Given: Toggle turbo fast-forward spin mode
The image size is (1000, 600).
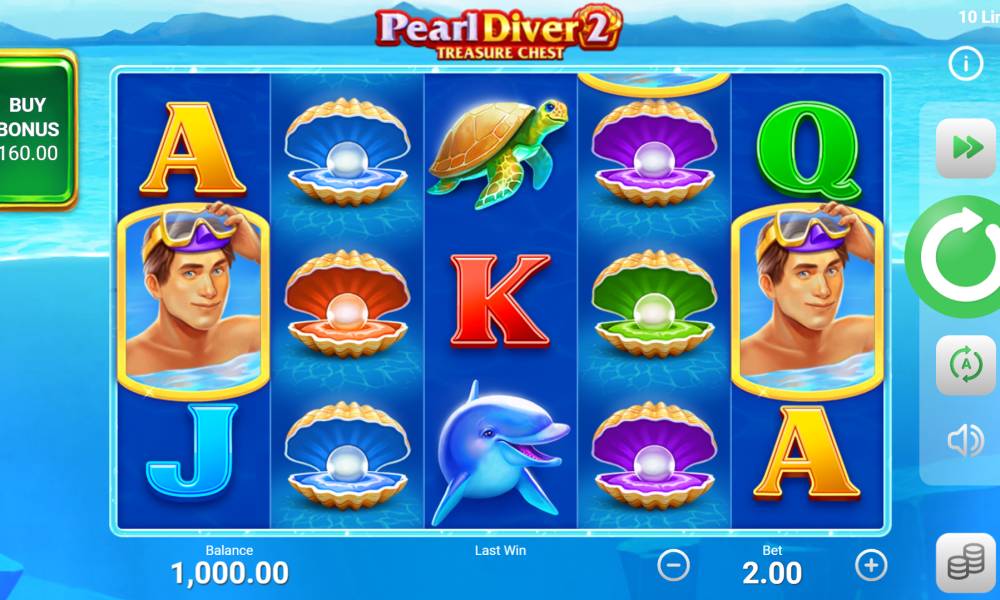Looking at the screenshot, I should click(965, 148).
